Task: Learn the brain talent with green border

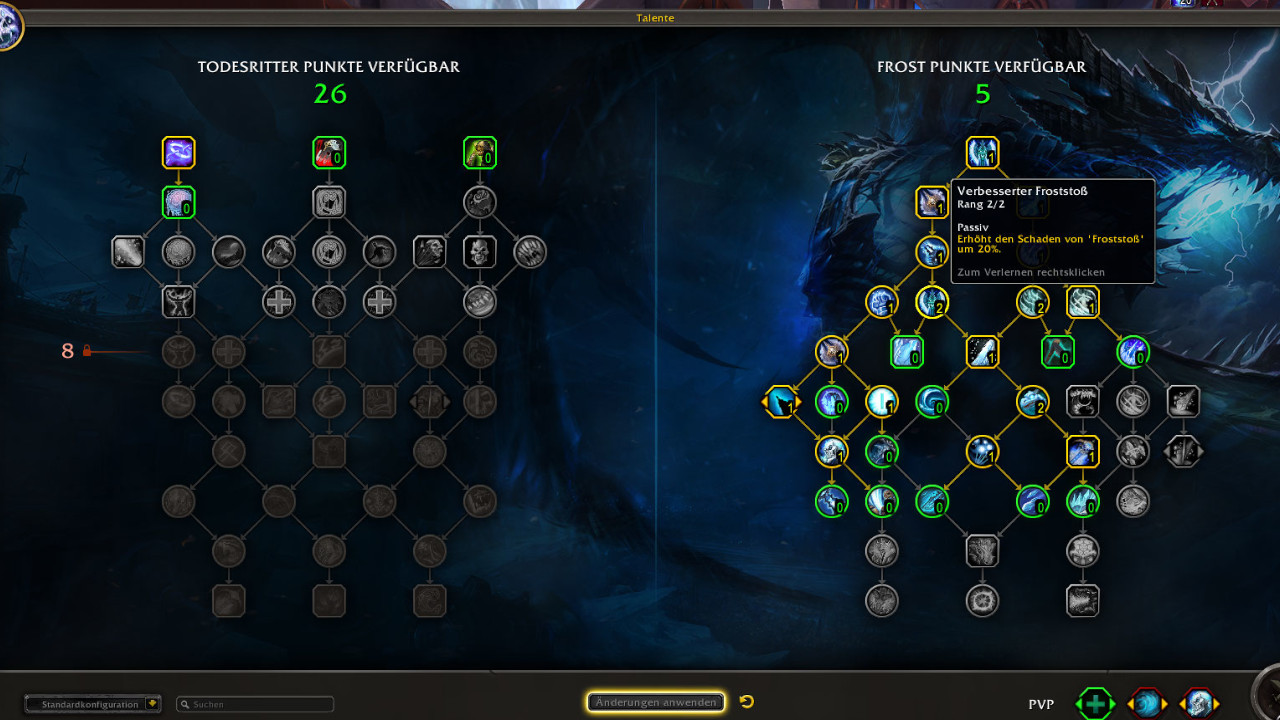Action: (179, 202)
